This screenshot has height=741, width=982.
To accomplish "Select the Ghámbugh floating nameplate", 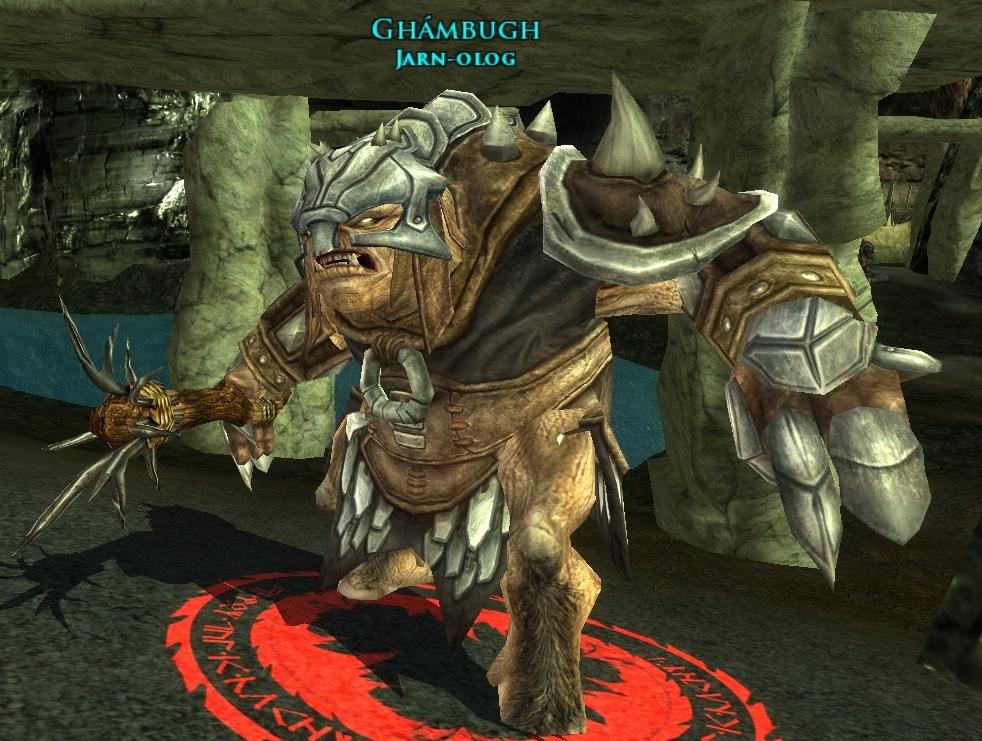I will [455, 30].
